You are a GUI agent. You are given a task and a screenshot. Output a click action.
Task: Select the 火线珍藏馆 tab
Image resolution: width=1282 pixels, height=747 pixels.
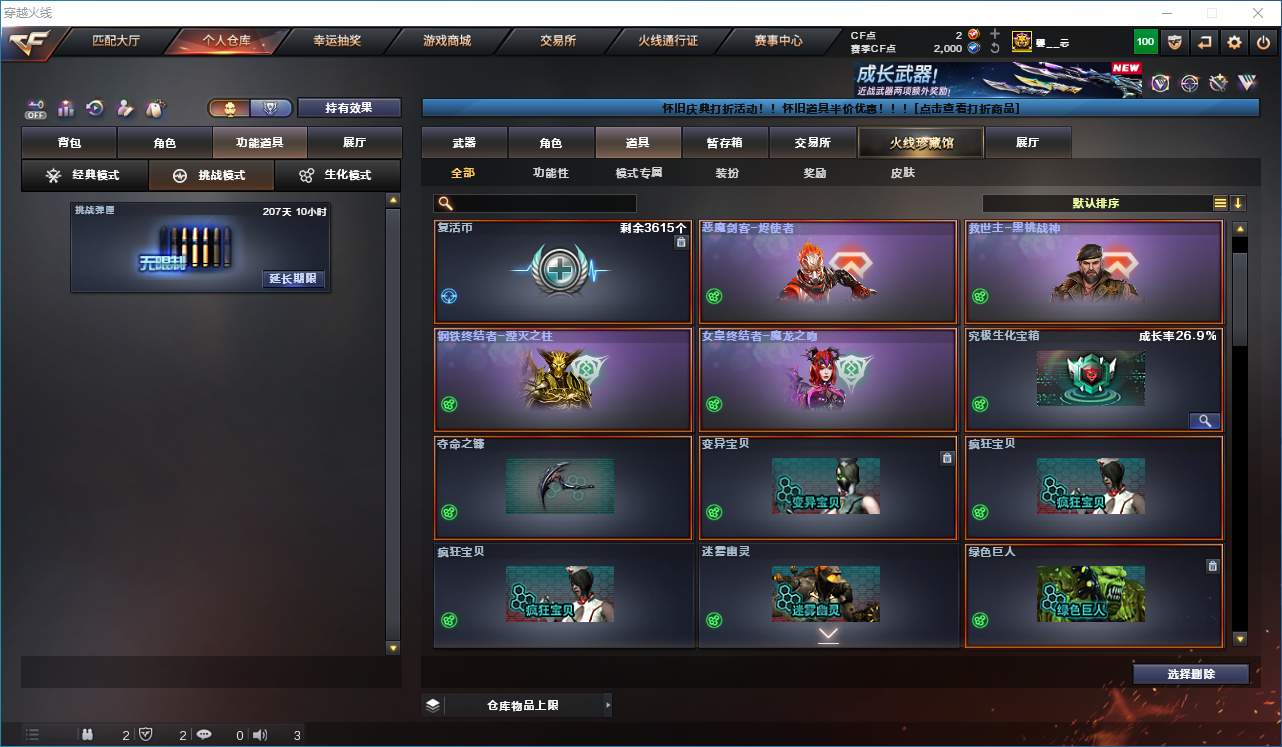pyautogui.click(x=921, y=143)
